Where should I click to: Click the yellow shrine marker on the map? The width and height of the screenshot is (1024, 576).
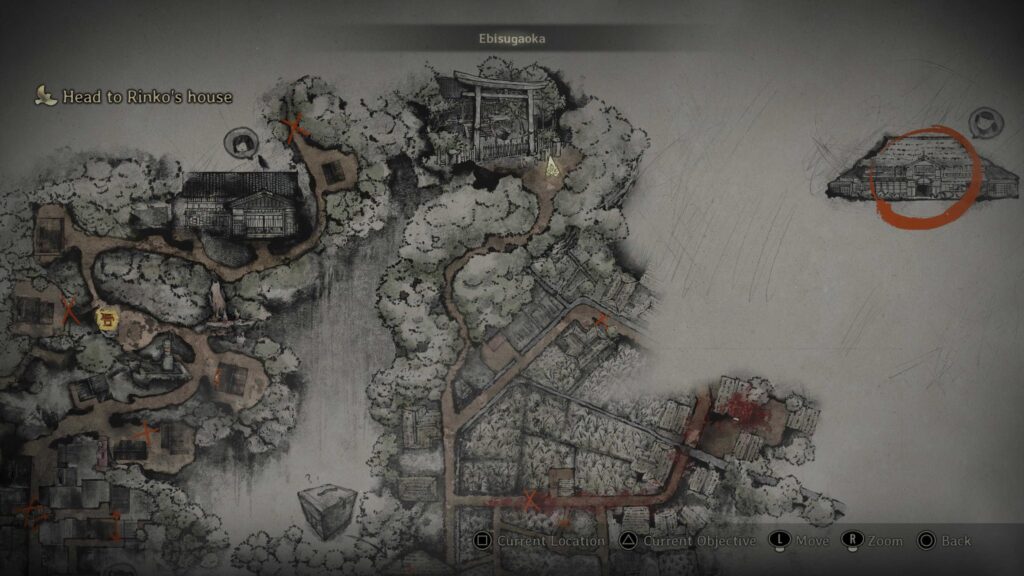pos(105,320)
